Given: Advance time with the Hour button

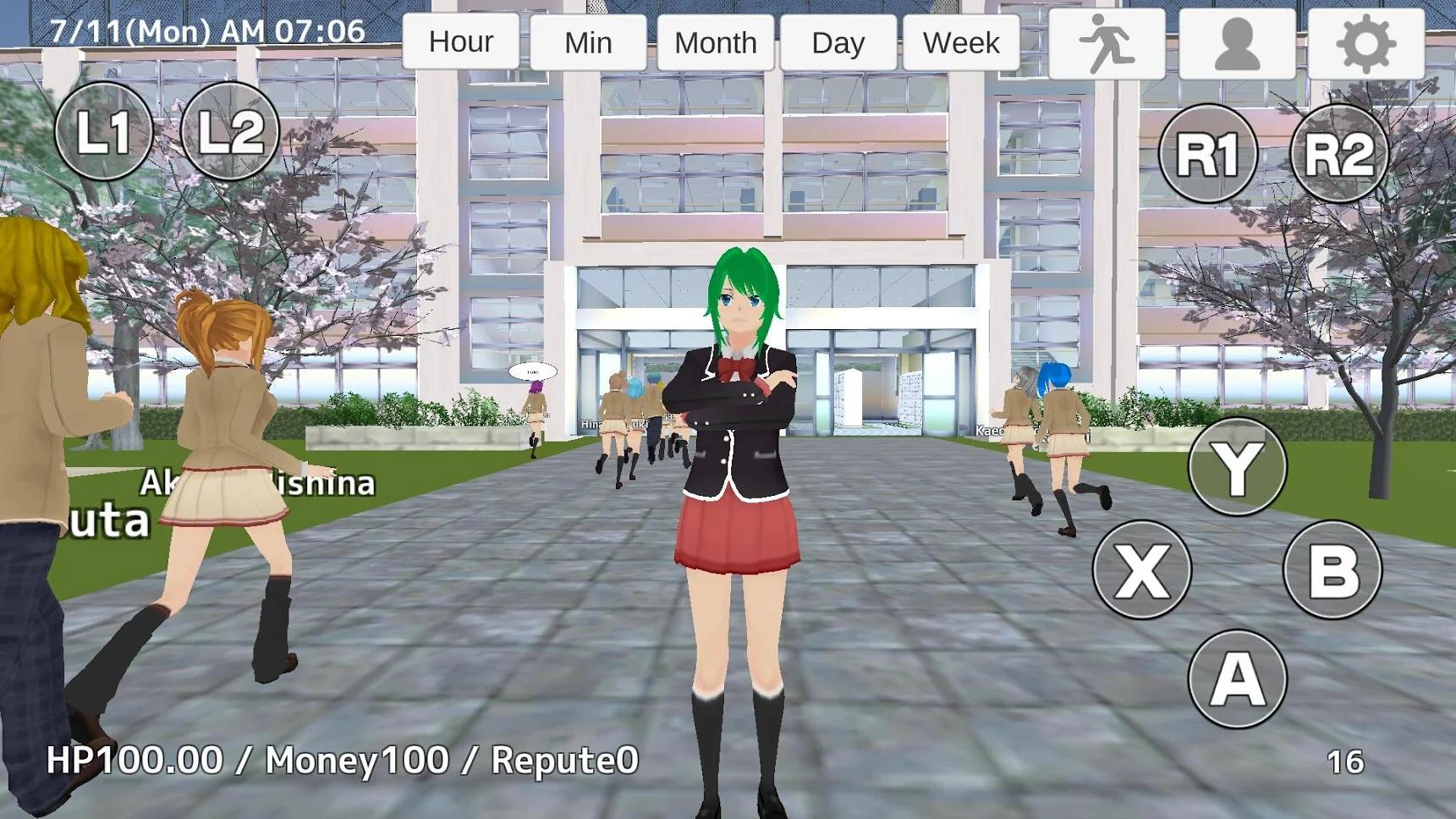Looking at the screenshot, I should click(x=461, y=41).
